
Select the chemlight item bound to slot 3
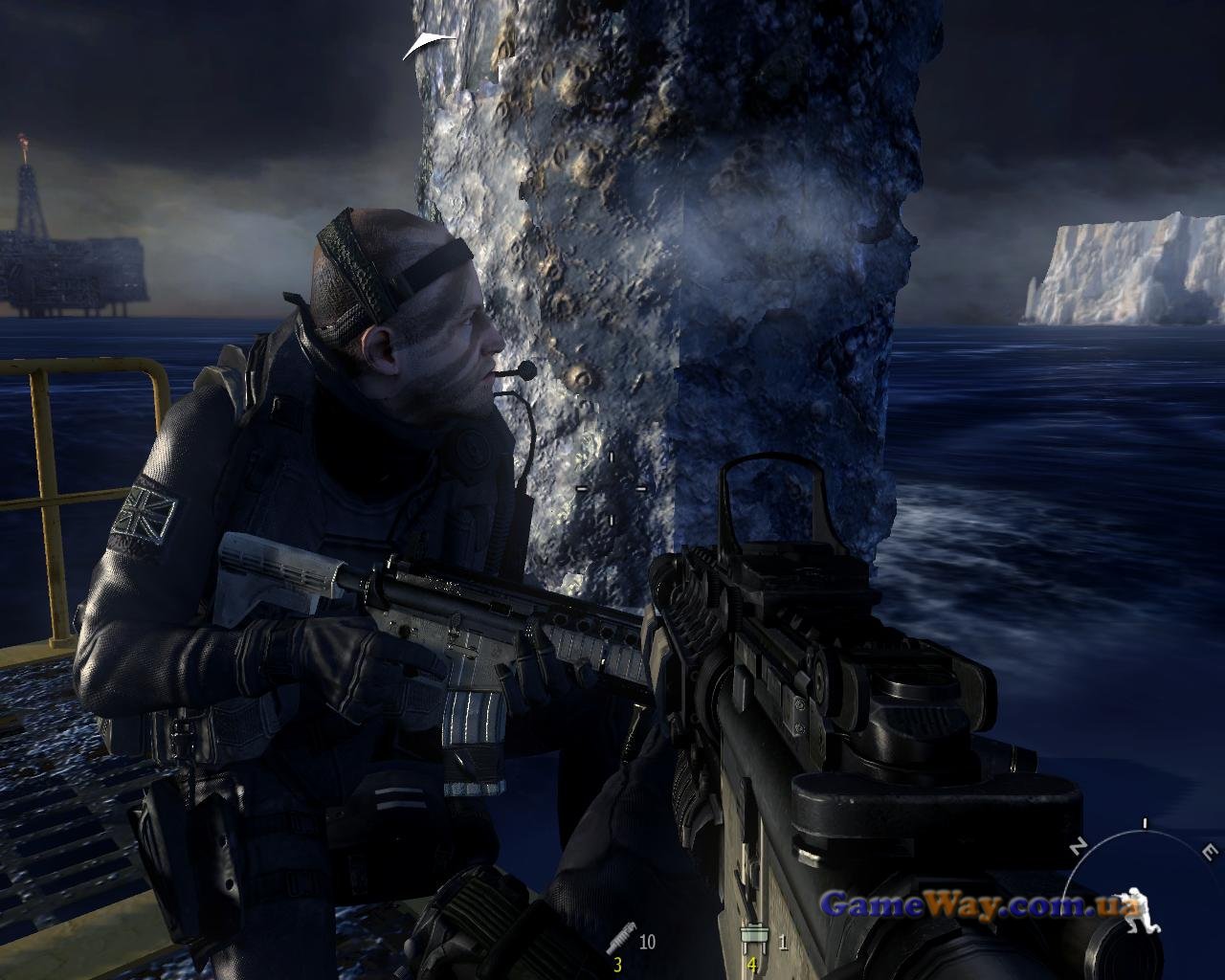[x=620, y=942]
